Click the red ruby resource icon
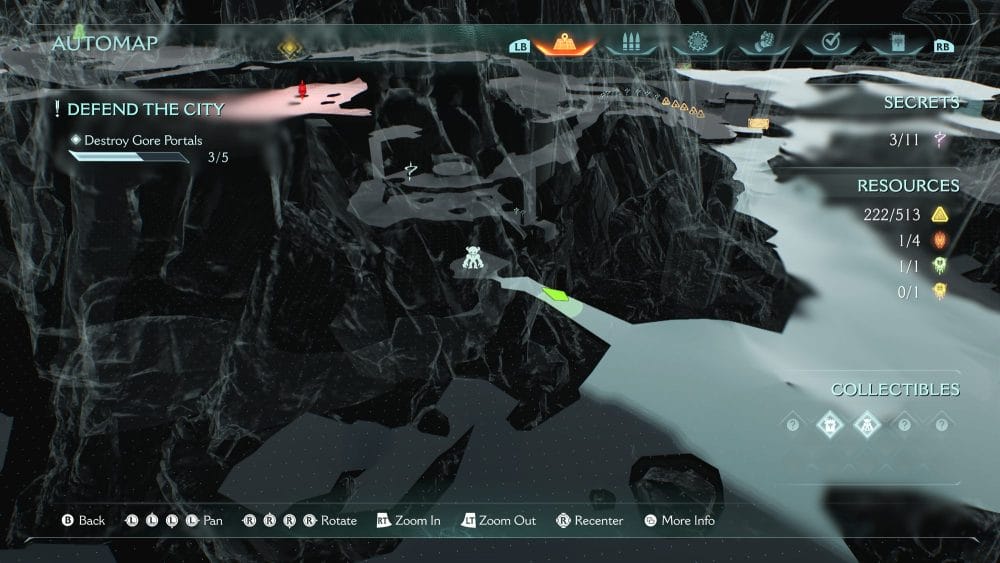 [x=939, y=241]
